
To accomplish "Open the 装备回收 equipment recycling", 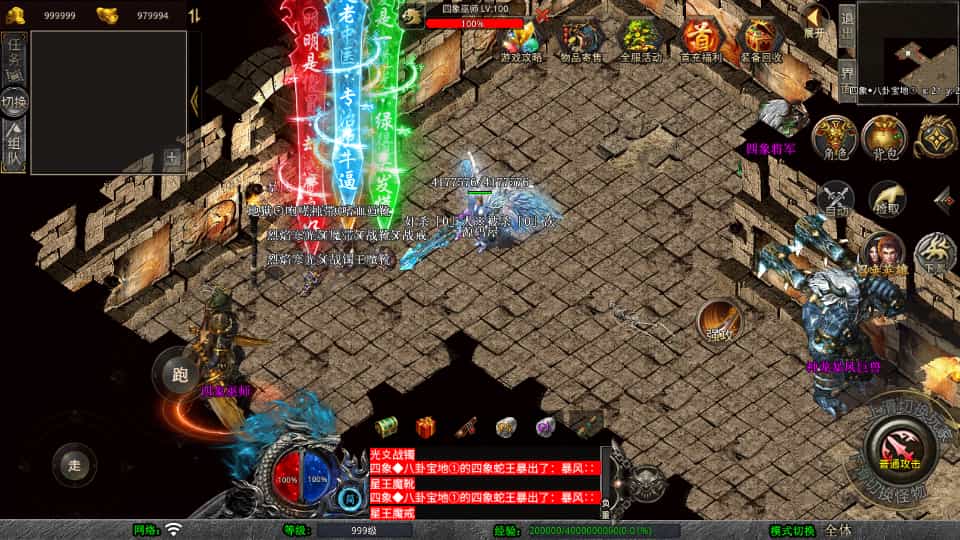I will click(760, 40).
